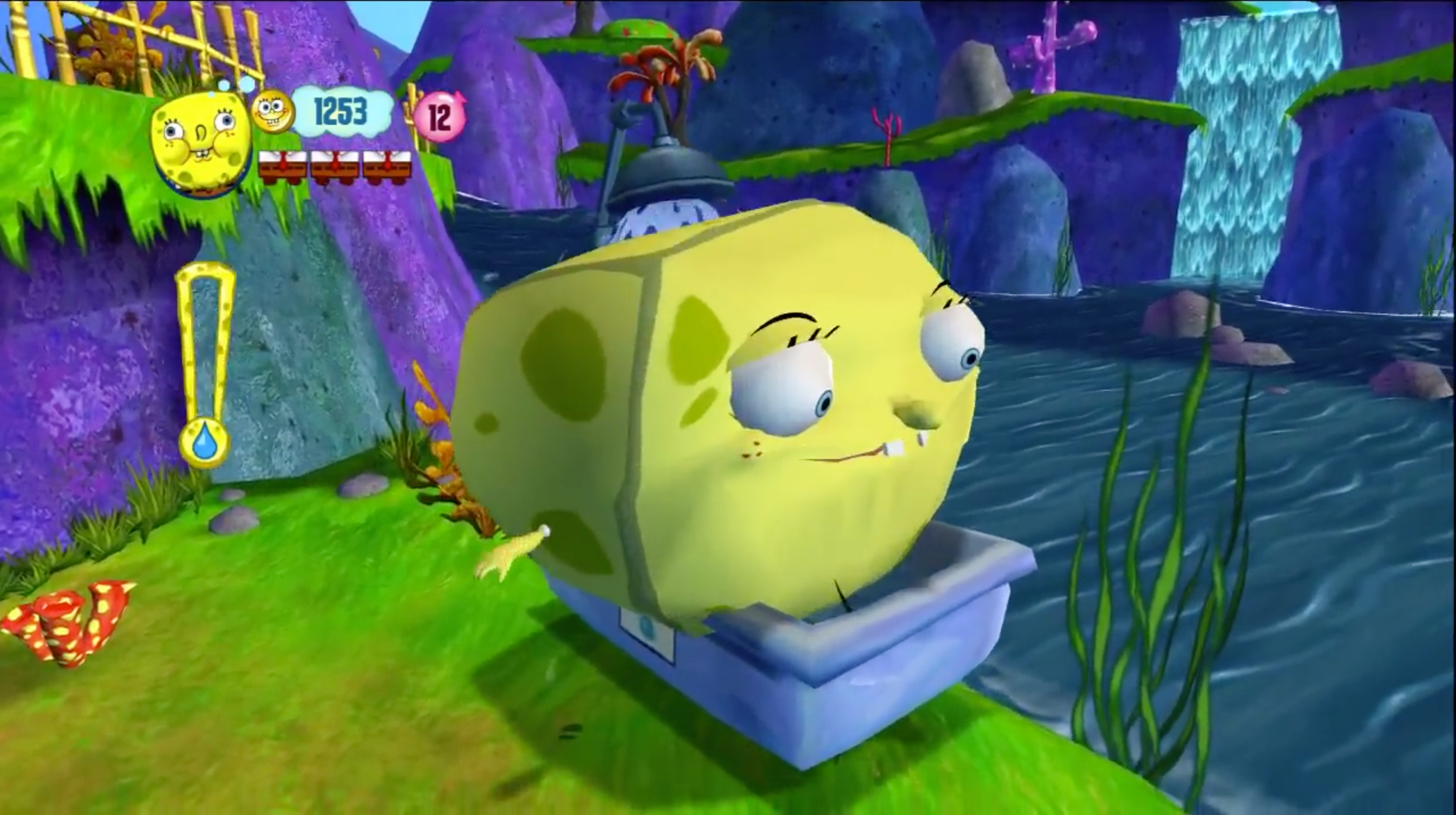Select the smiling SpongeBob token icon
Viewport: 1456px width, 815px height.
272,112
